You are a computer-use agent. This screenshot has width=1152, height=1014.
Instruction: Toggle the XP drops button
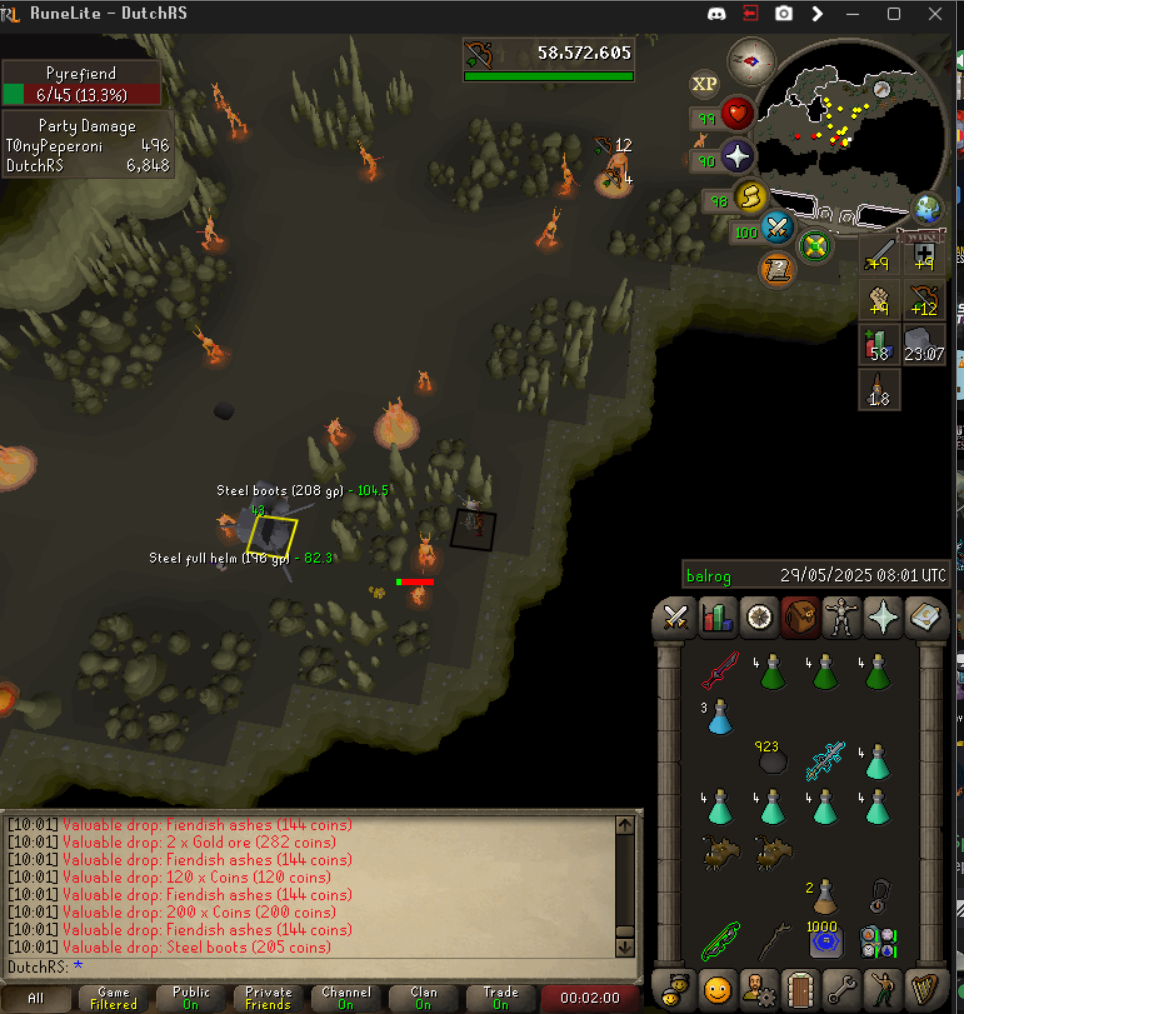click(x=705, y=84)
